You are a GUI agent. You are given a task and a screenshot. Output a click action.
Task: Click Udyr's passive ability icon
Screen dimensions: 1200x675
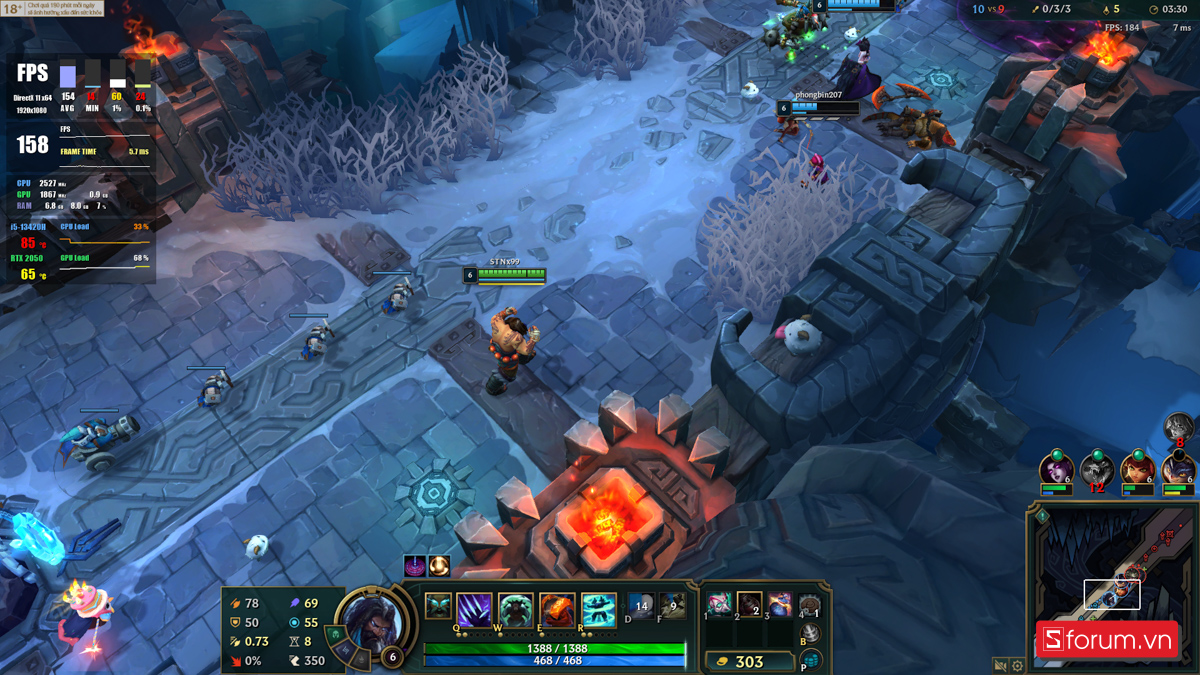[438, 606]
